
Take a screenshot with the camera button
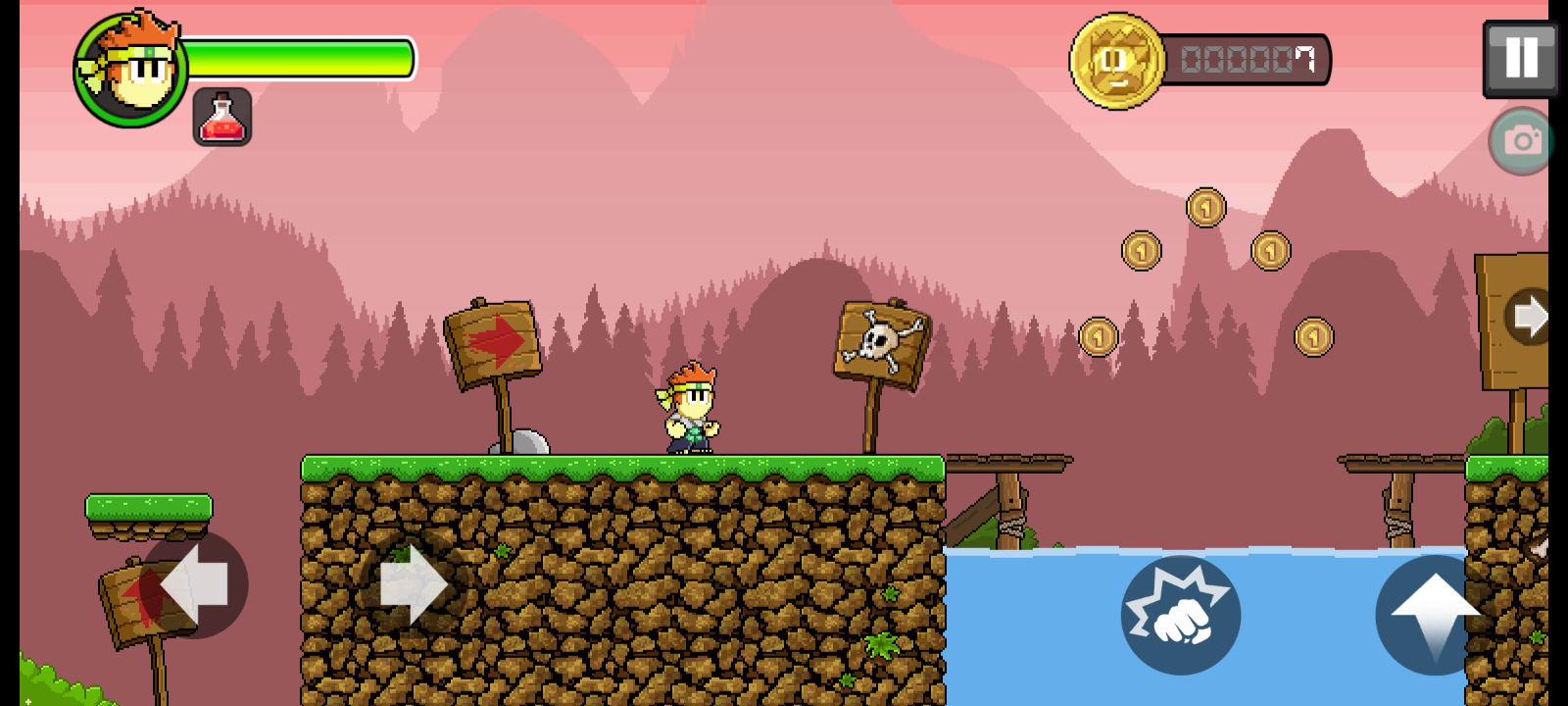tap(1521, 141)
